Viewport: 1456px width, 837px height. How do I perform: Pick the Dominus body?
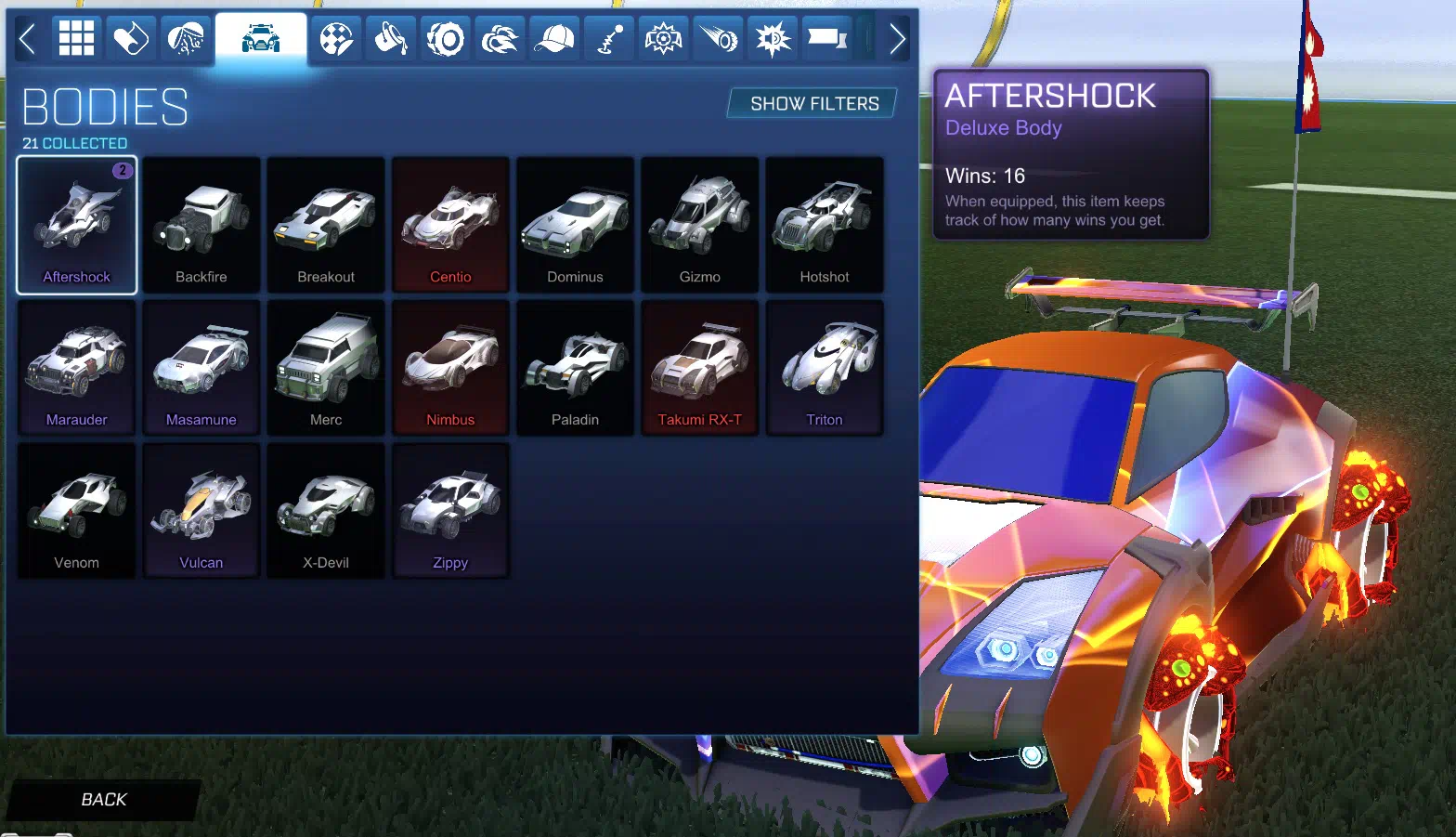tap(575, 226)
